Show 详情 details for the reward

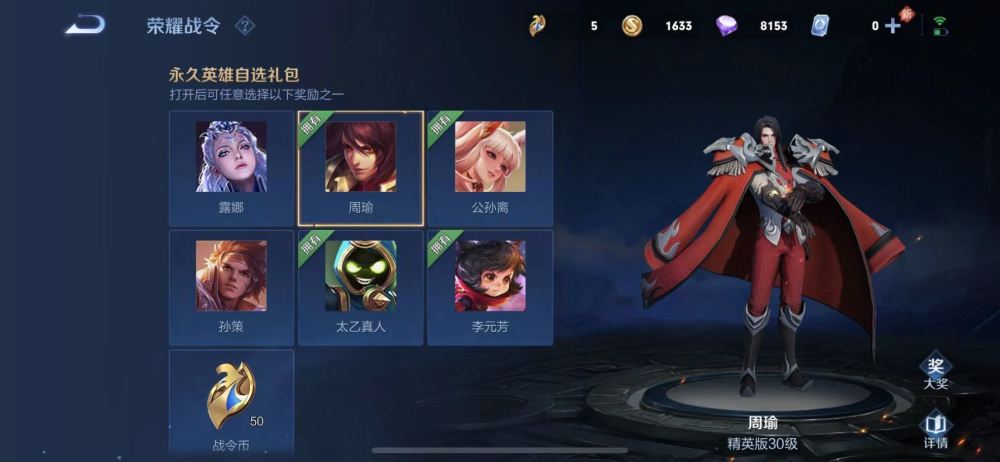pos(935,430)
